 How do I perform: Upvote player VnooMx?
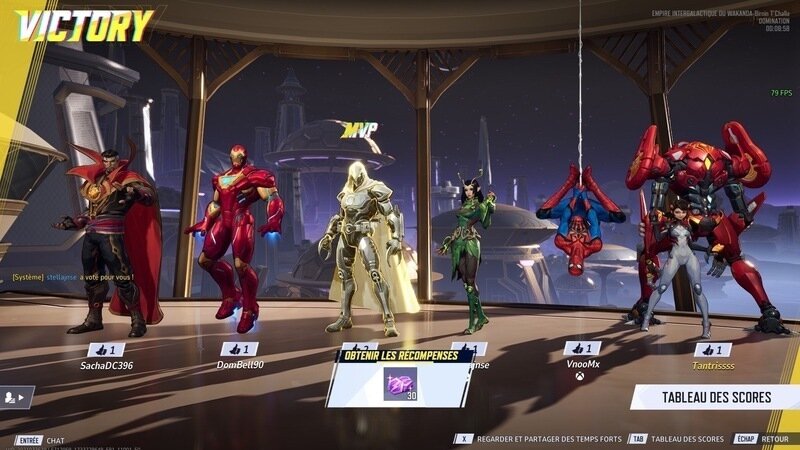(x=582, y=349)
